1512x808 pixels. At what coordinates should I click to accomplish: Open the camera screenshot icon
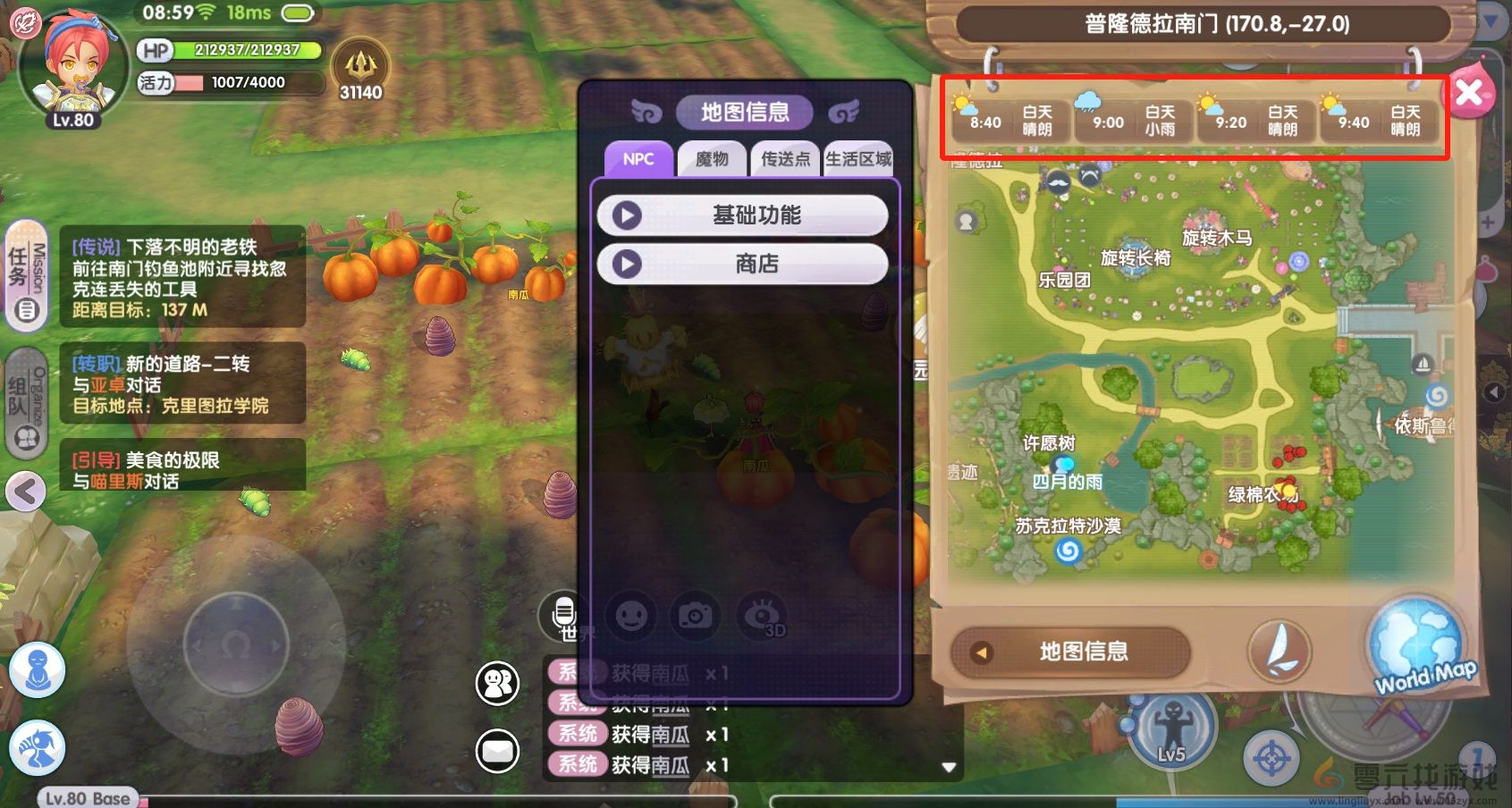[696, 616]
